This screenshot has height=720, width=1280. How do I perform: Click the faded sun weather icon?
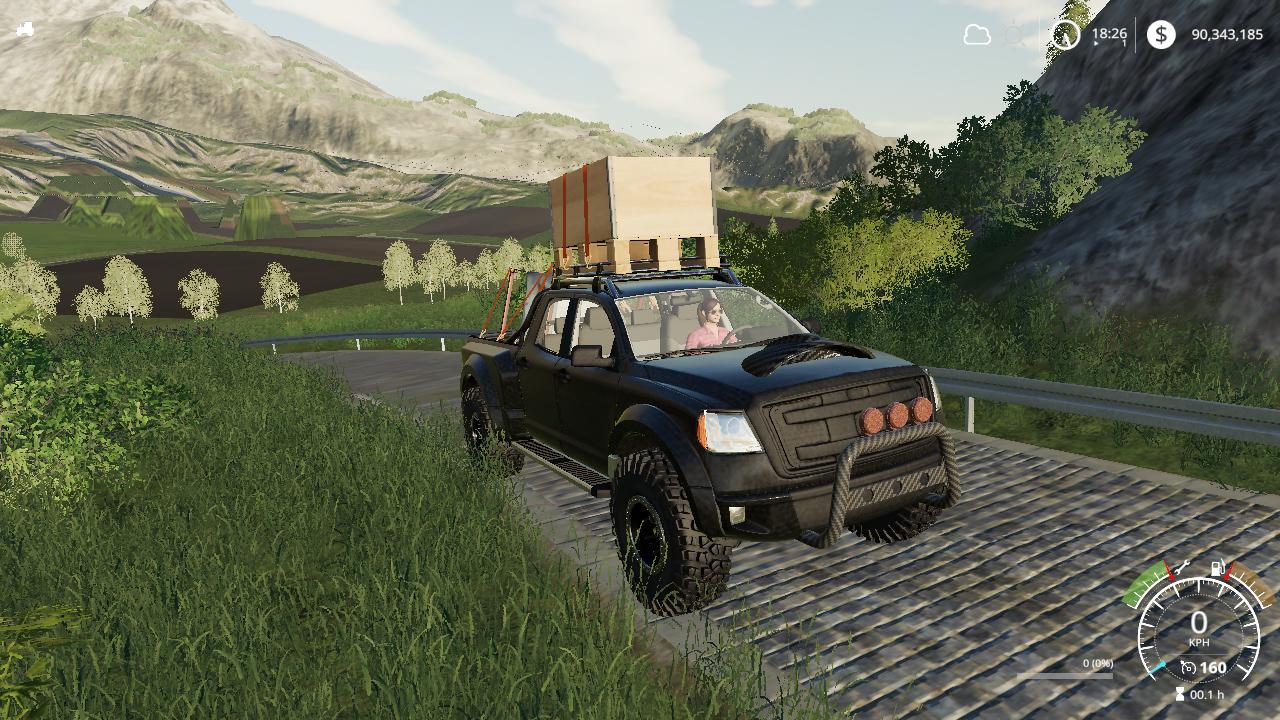click(1015, 36)
